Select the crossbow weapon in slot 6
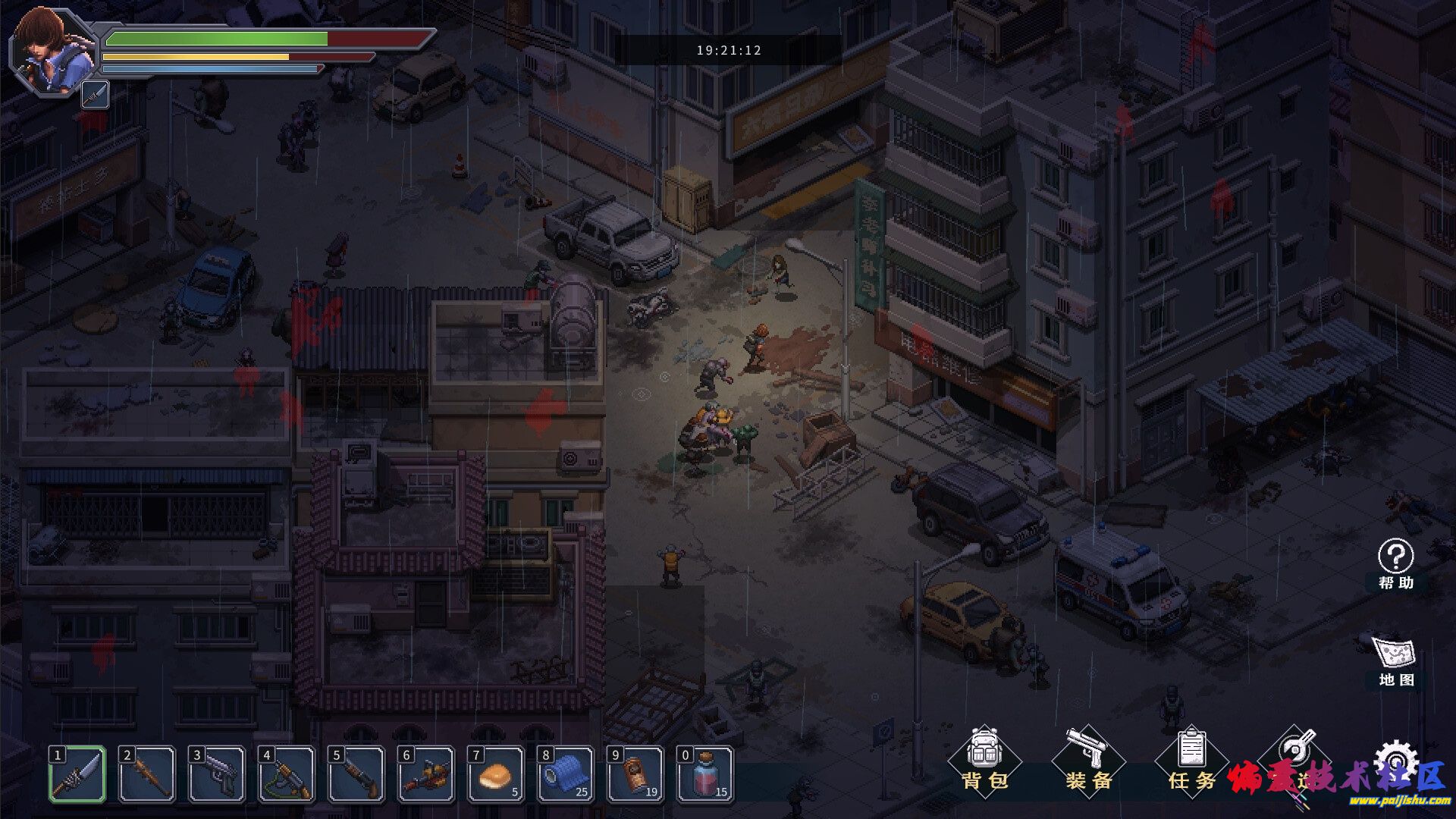The width and height of the screenshot is (1456, 819). (427, 774)
